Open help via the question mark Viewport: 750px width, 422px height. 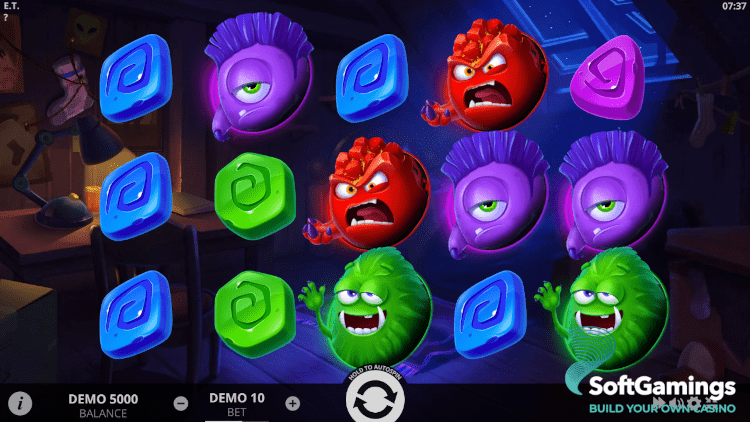click(x=5, y=17)
